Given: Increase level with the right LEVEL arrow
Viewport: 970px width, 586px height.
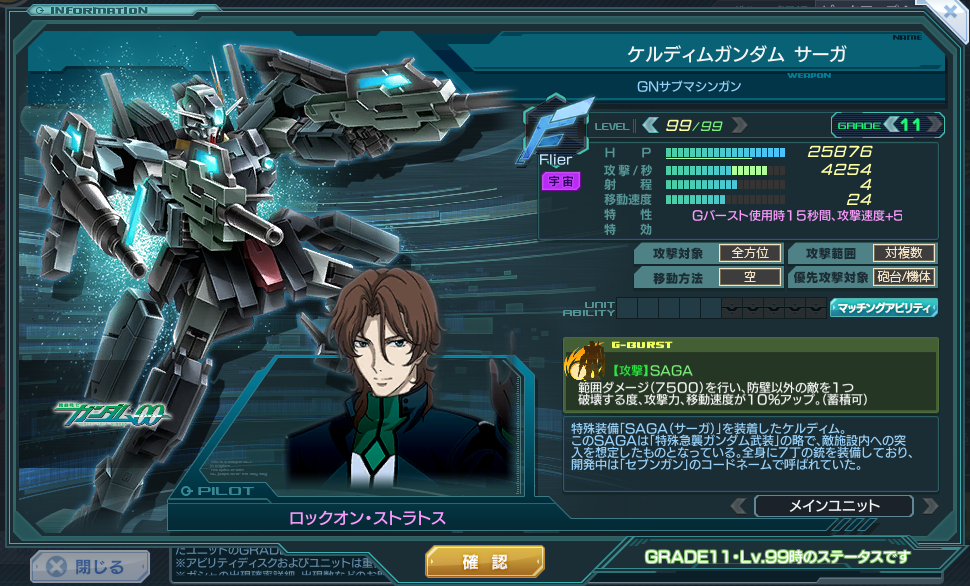Looking at the screenshot, I should pos(739,125).
